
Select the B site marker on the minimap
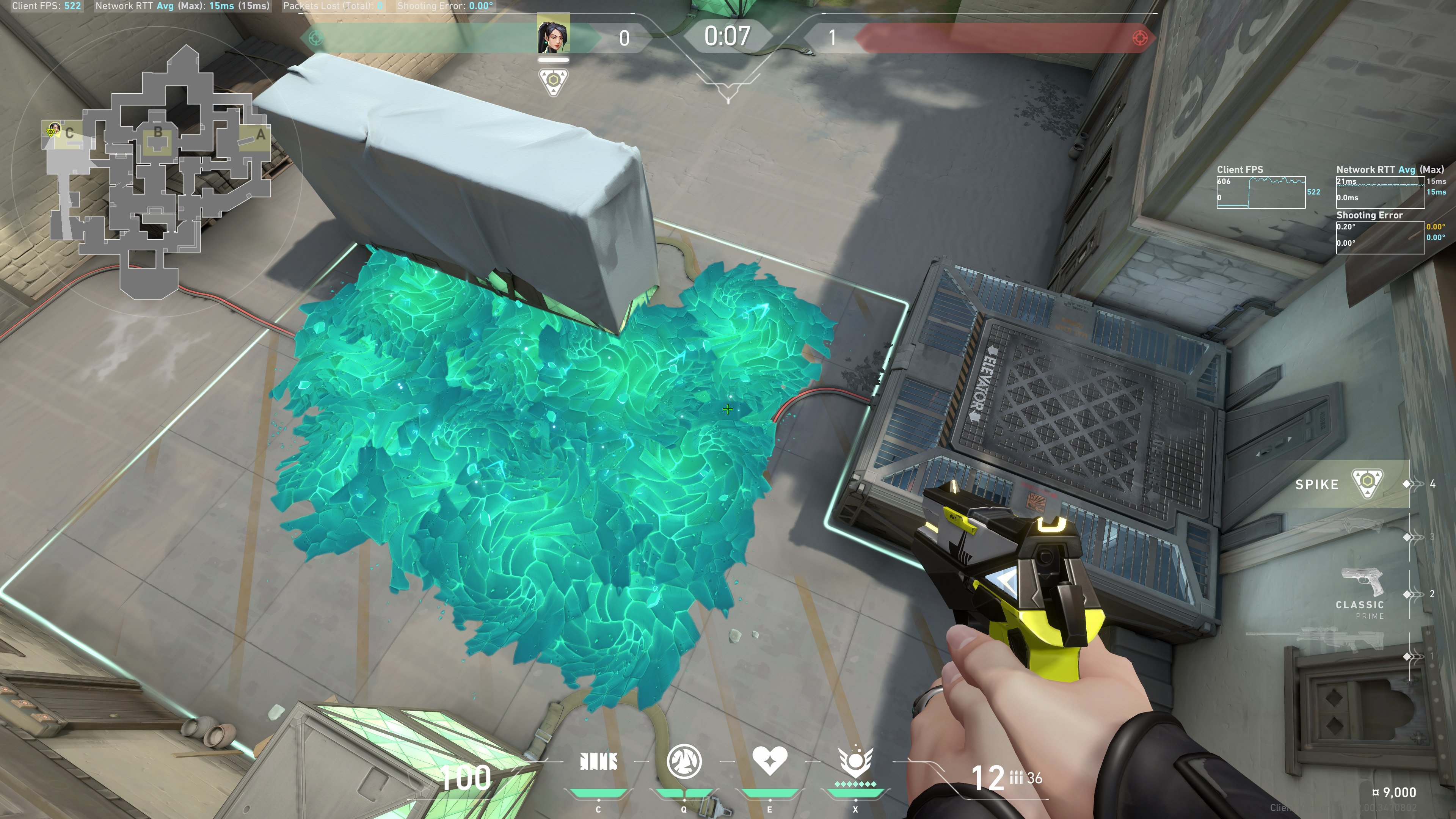158,133
